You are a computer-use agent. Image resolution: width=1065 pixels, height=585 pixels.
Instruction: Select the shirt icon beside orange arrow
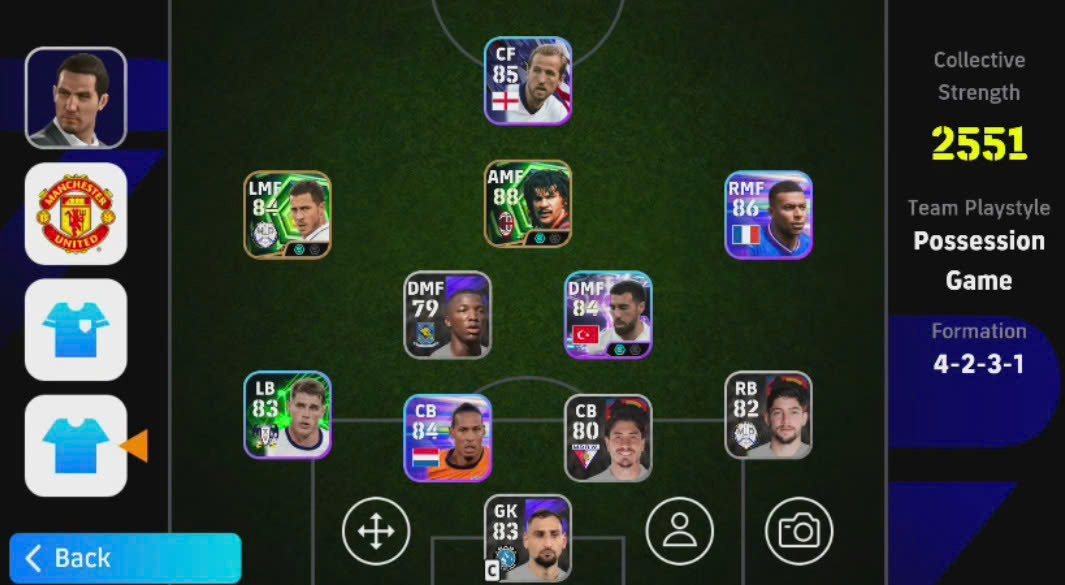tap(76, 446)
